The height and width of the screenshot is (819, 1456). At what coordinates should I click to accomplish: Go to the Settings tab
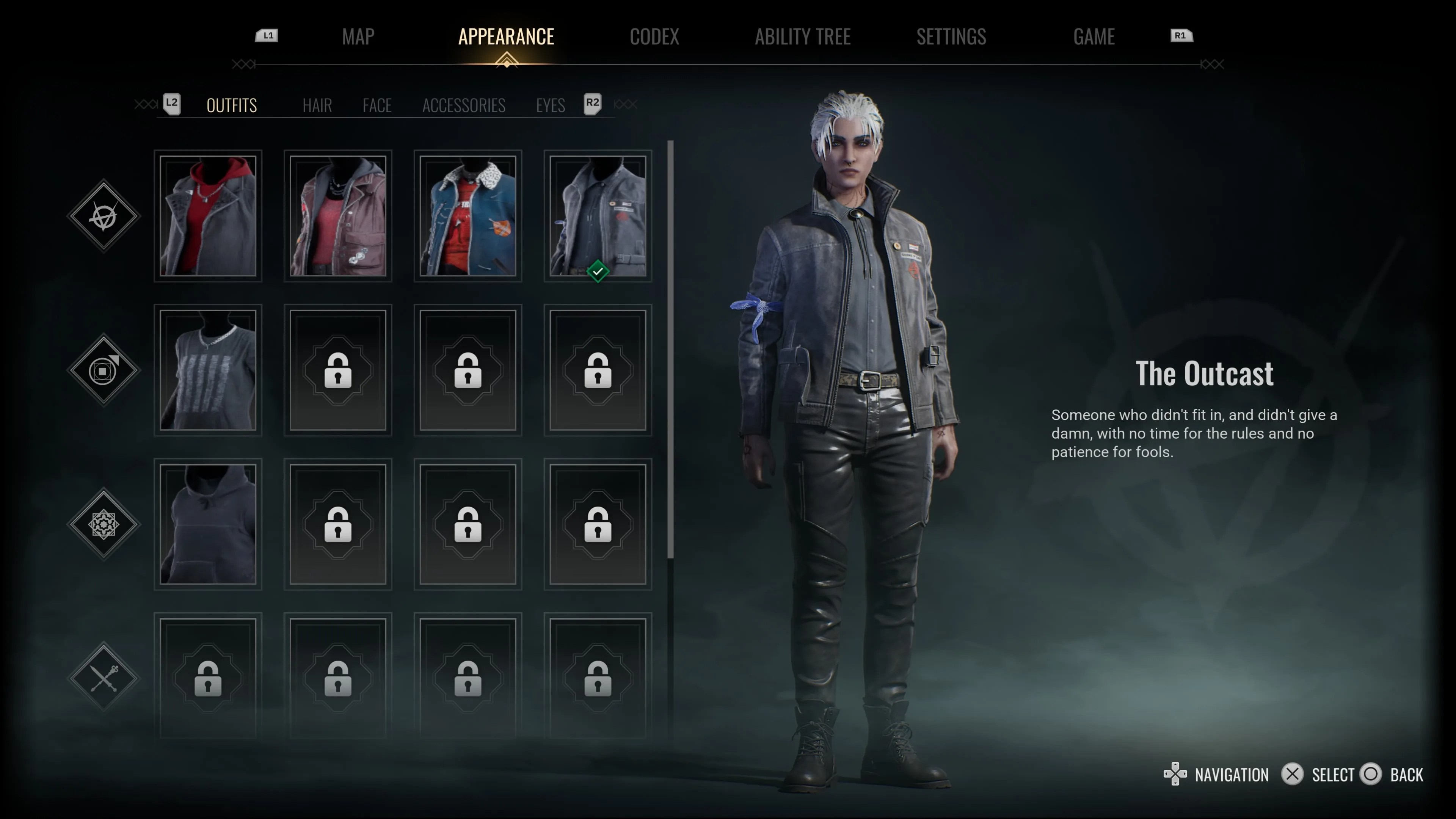click(951, 37)
